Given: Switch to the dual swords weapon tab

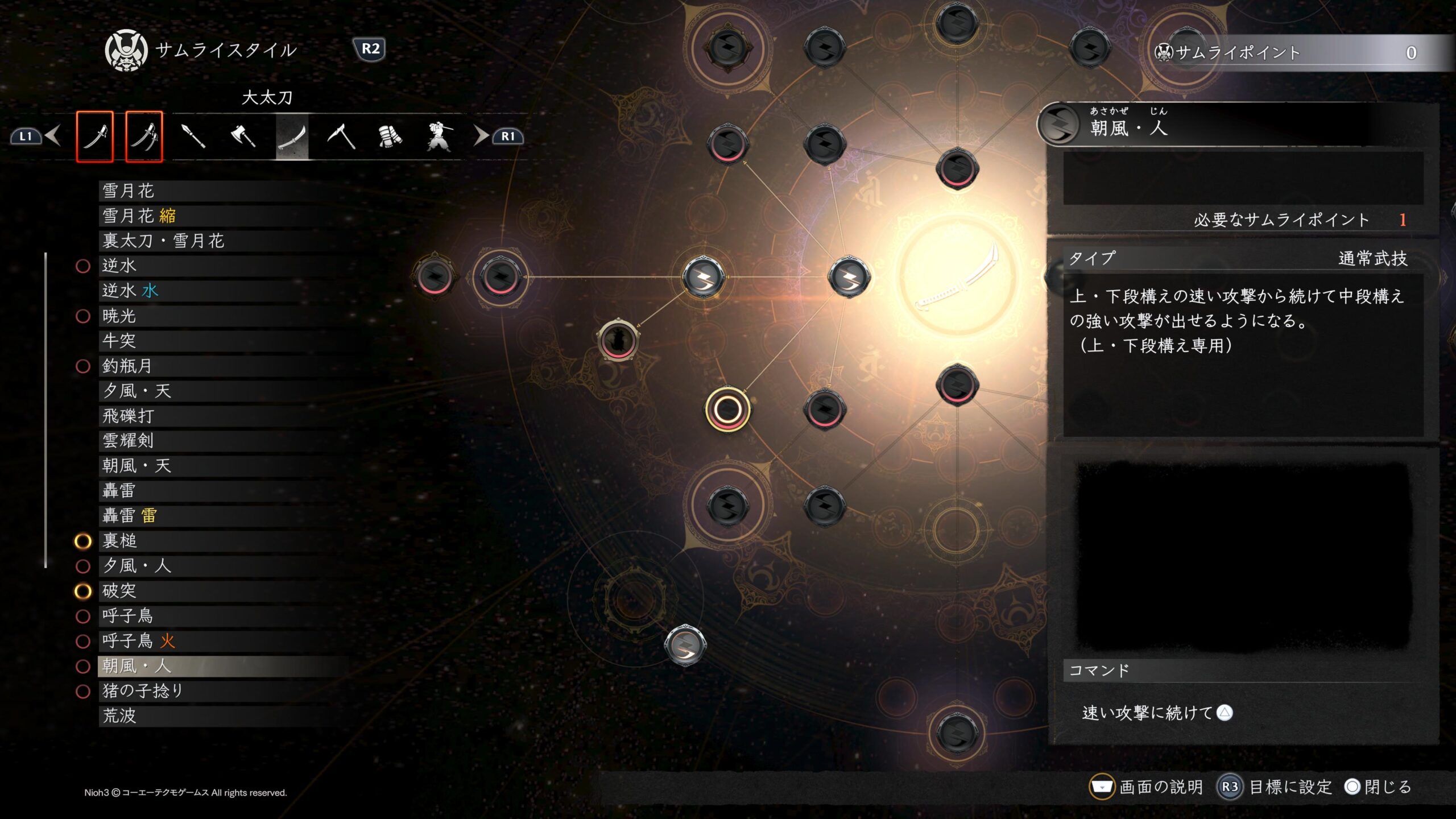Looking at the screenshot, I should pyautogui.click(x=144, y=136).
